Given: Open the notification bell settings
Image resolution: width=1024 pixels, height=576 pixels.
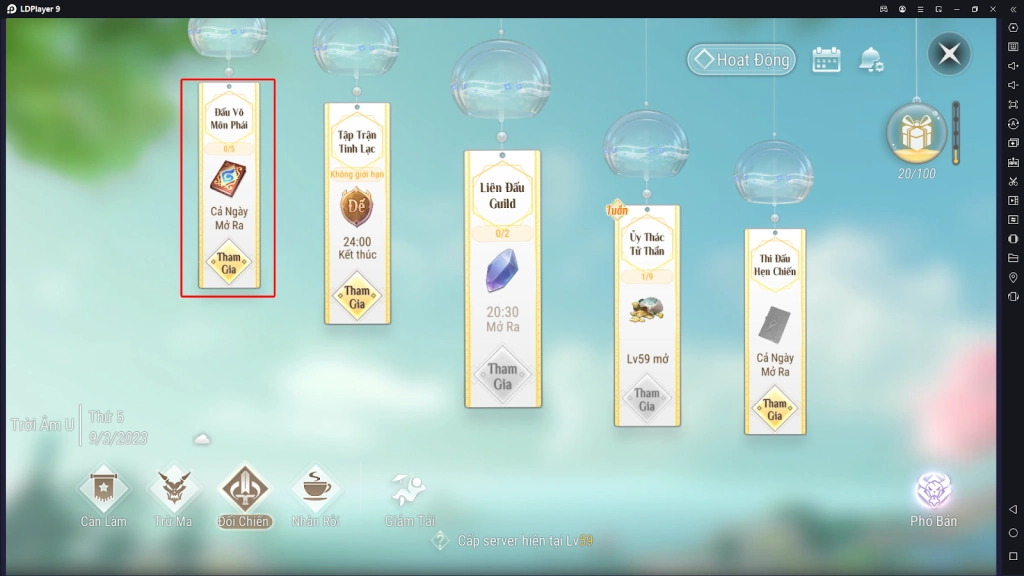Looking at the screenshot, I should coord(870,60).
